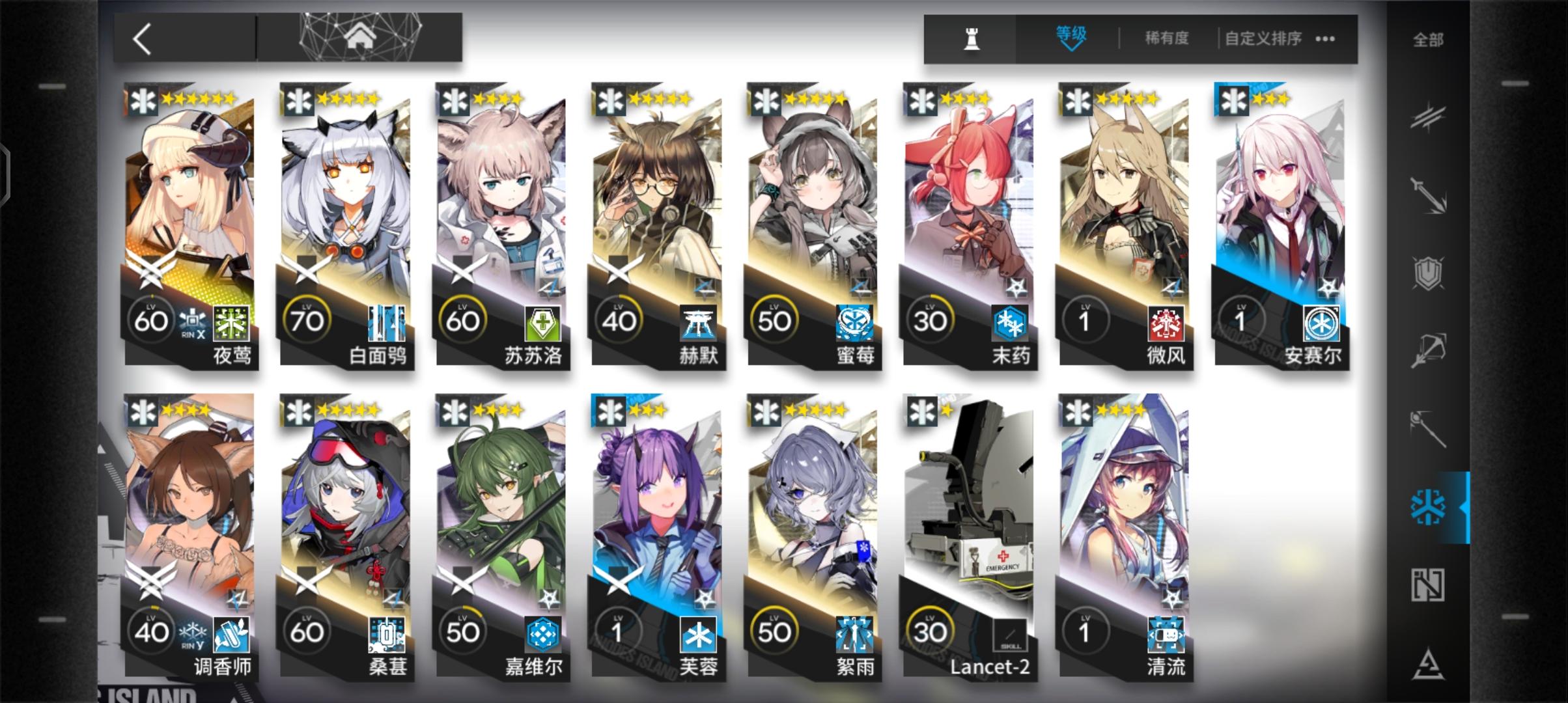Viewport: 1568px width, 703px height.
Task: Select the Specialist class filter icon
Action: coord(1429,661)
